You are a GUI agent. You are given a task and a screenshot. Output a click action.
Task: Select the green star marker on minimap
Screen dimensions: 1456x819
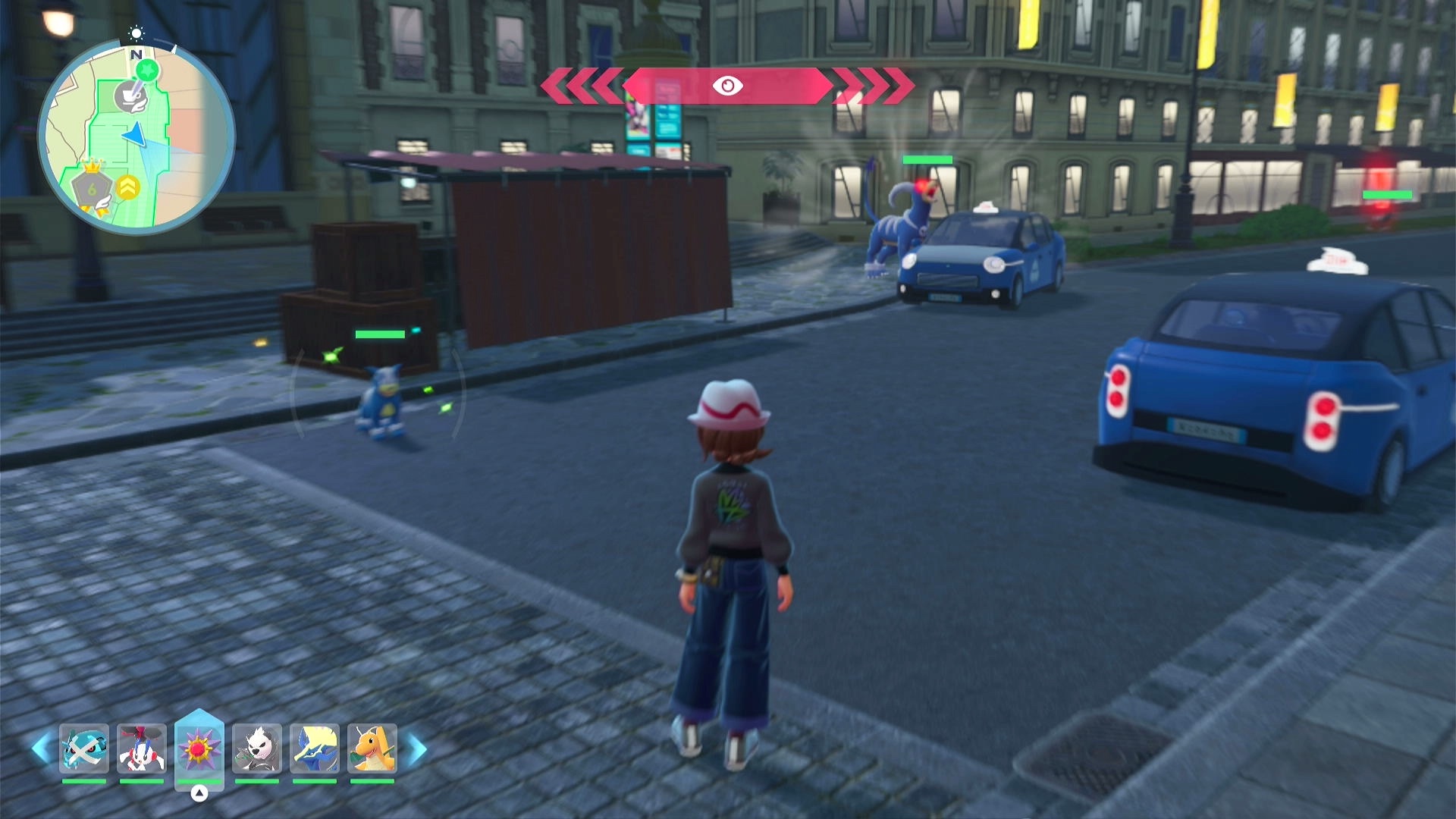click(x=148, y=71)
